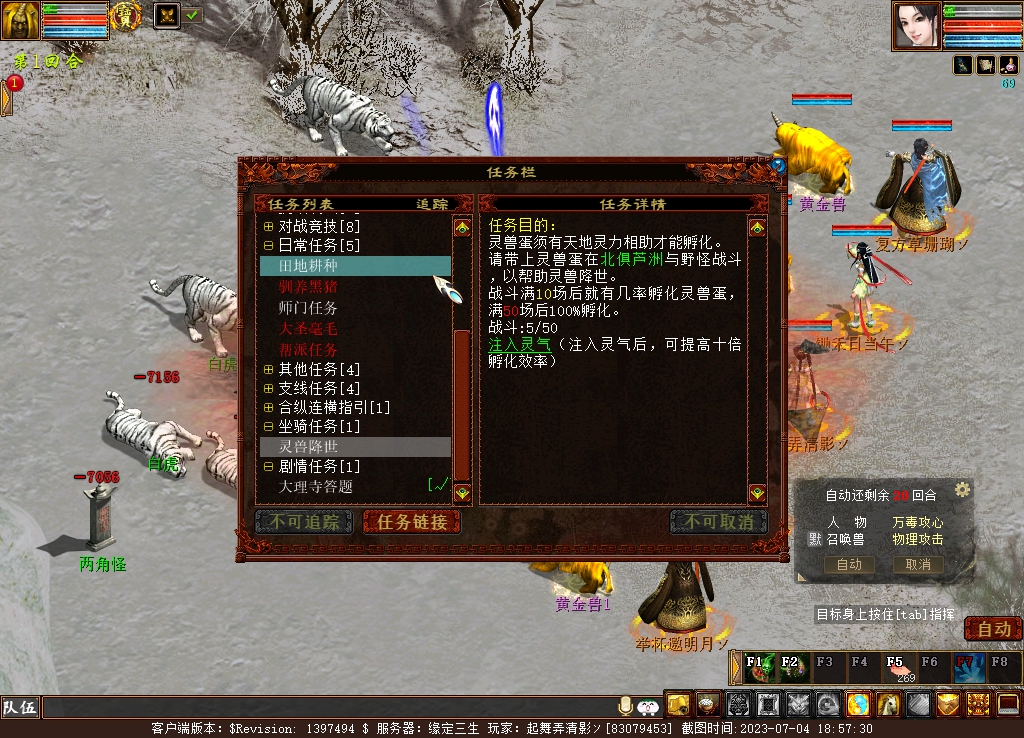The width and height of the screenshot is (1024, 738).
Task: Follow the green 注入灵气 link
Action: [520, 344]
